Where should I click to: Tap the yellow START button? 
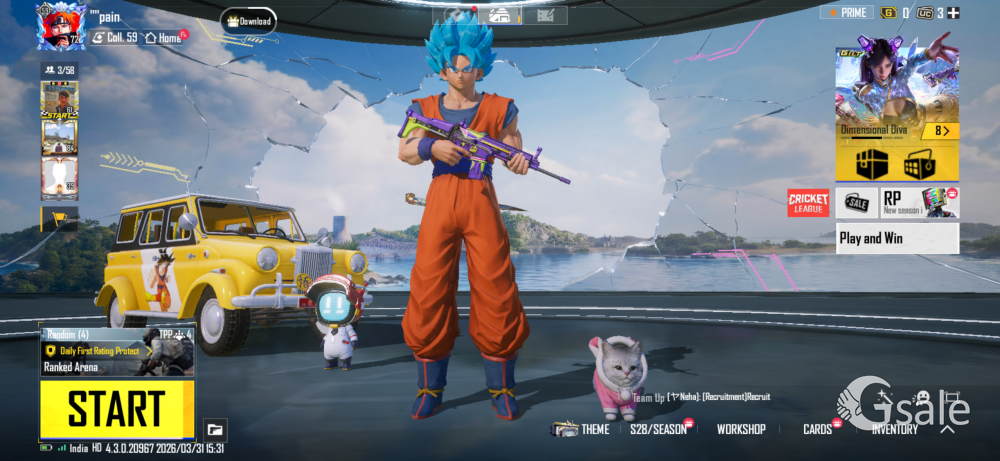[x=117, y=409]
